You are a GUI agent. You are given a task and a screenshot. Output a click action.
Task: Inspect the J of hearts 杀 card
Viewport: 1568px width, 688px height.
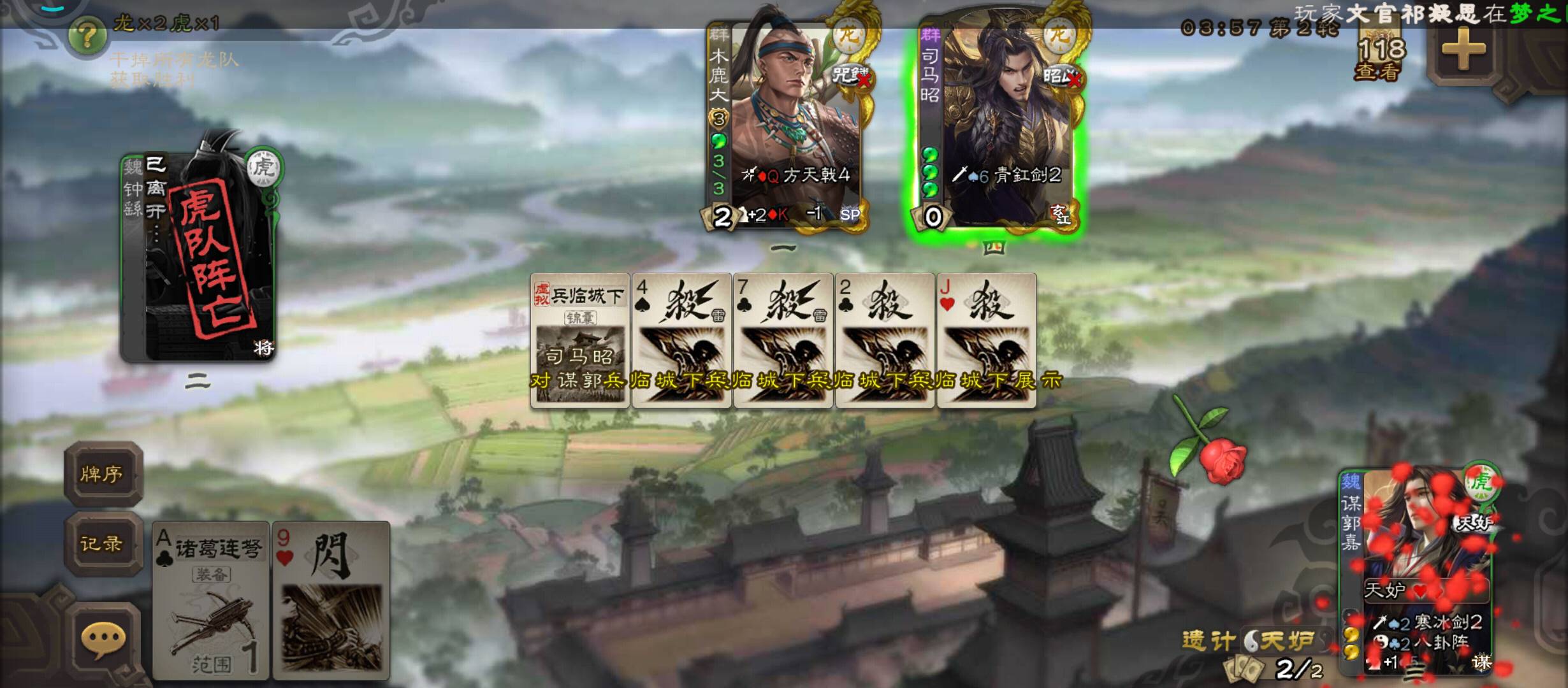click(987, 341)
